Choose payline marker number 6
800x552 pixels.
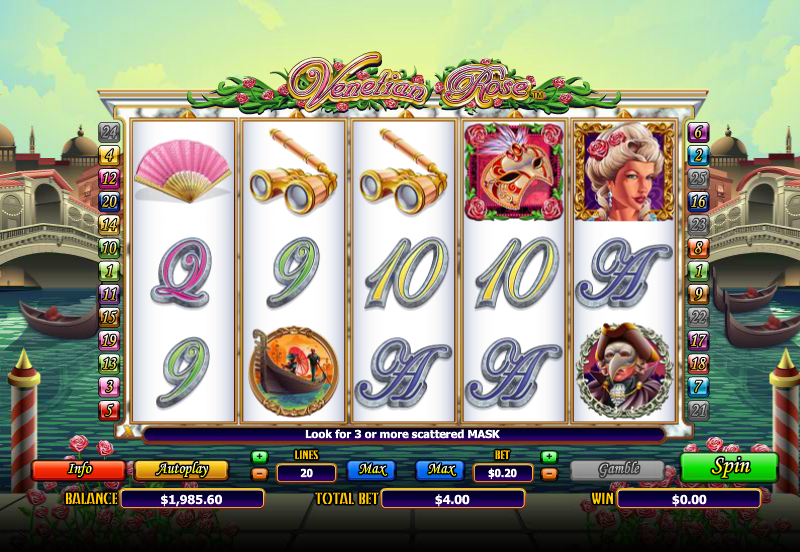pos(698,132)
